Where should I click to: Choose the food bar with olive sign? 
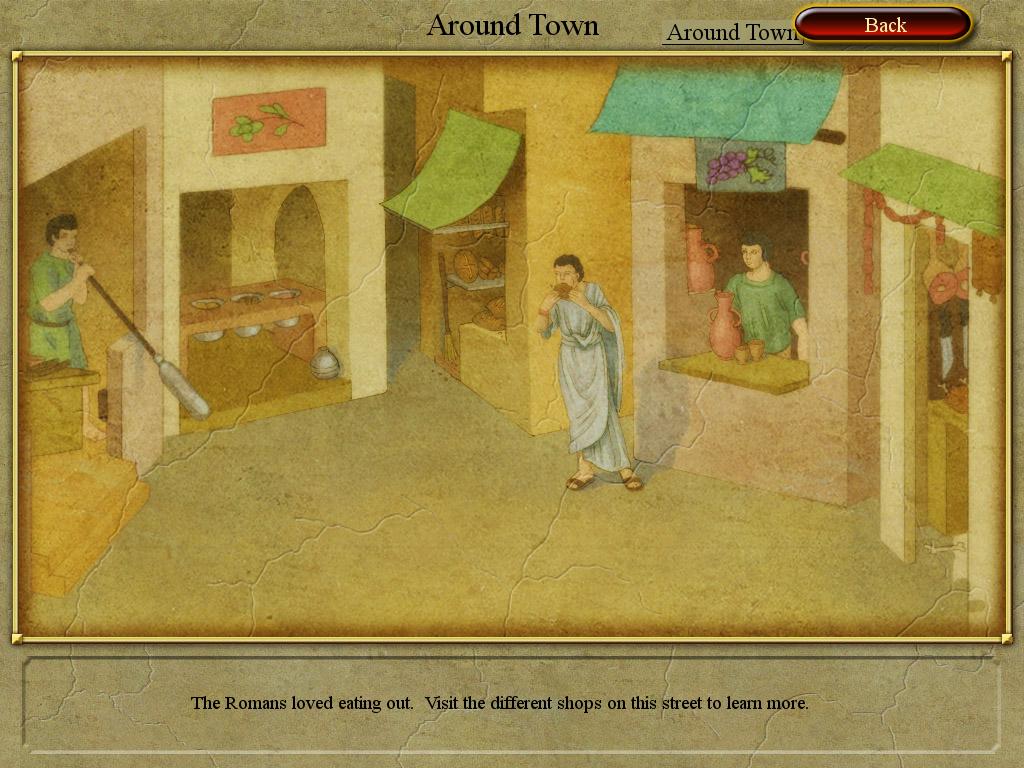(x=262, y=290)
